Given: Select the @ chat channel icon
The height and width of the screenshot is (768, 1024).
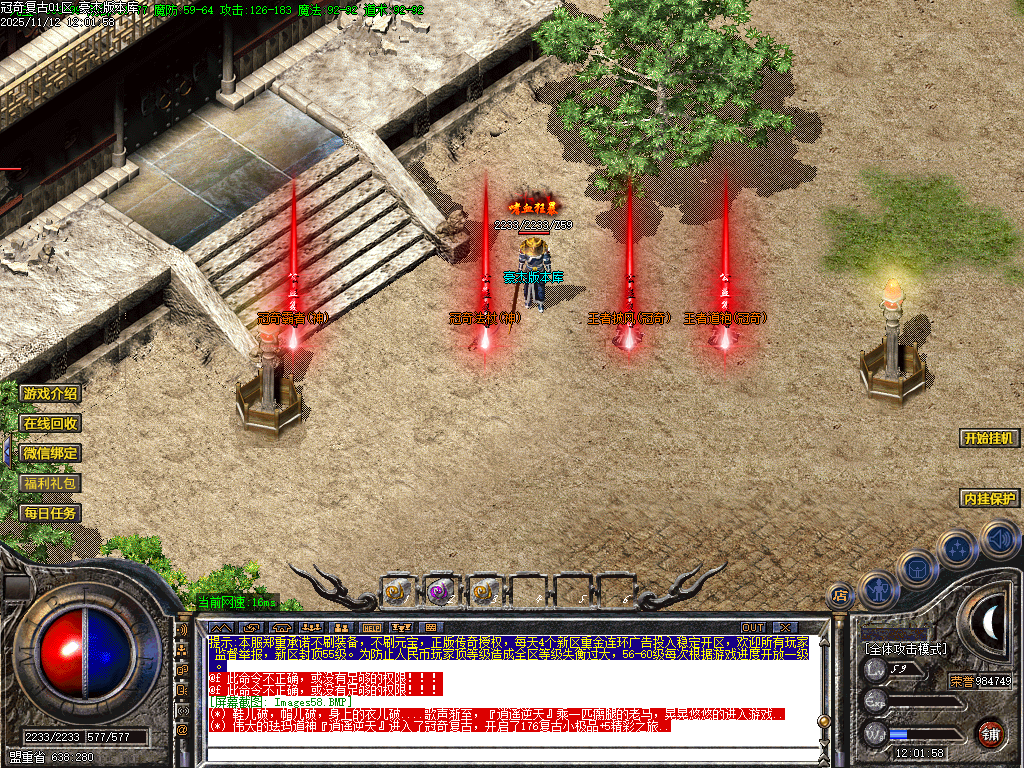Looking at the screenshot, I should coord(183,730).
